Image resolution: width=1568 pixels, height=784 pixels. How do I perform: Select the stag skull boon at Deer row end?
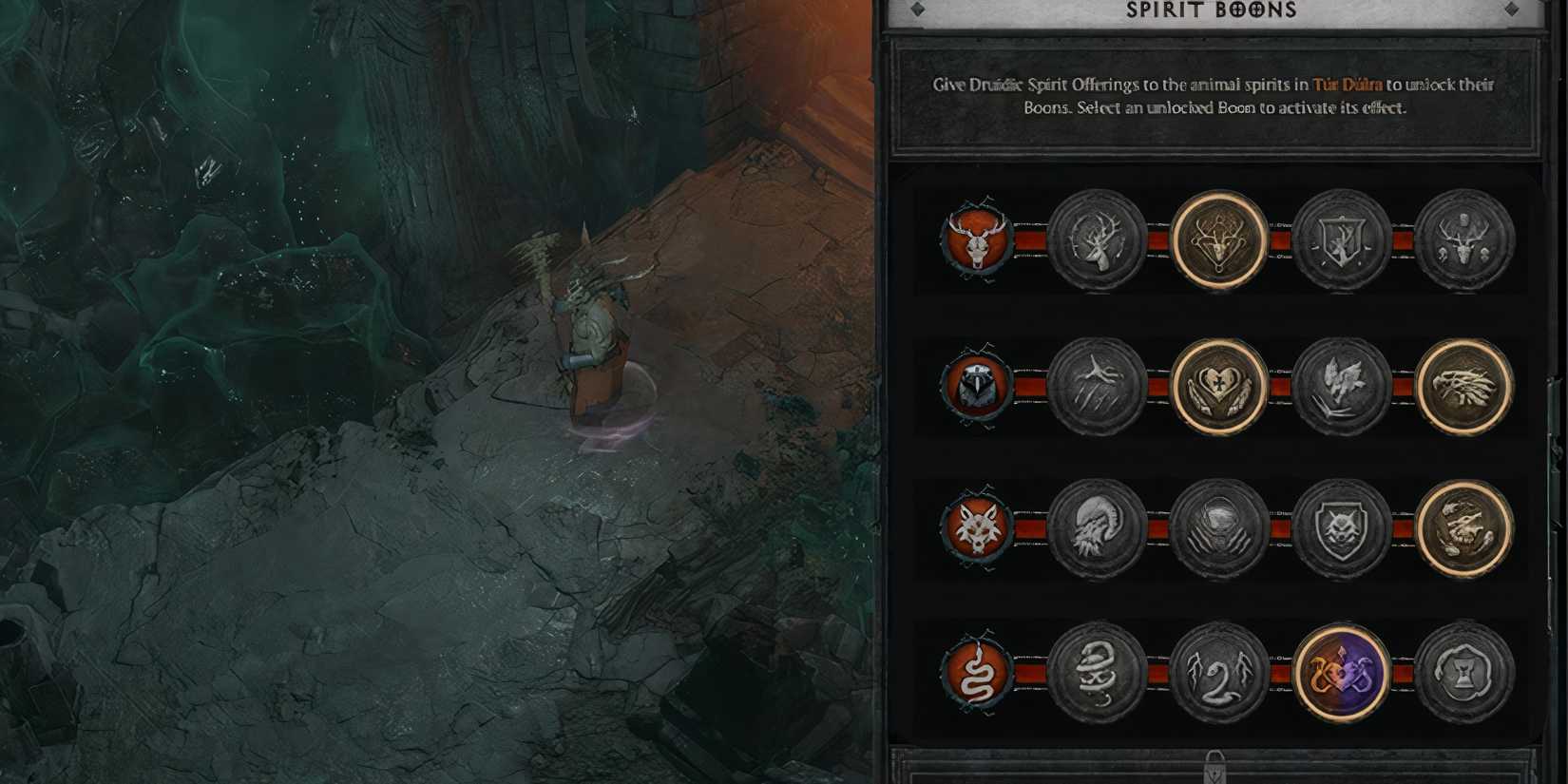point(1466,240)
